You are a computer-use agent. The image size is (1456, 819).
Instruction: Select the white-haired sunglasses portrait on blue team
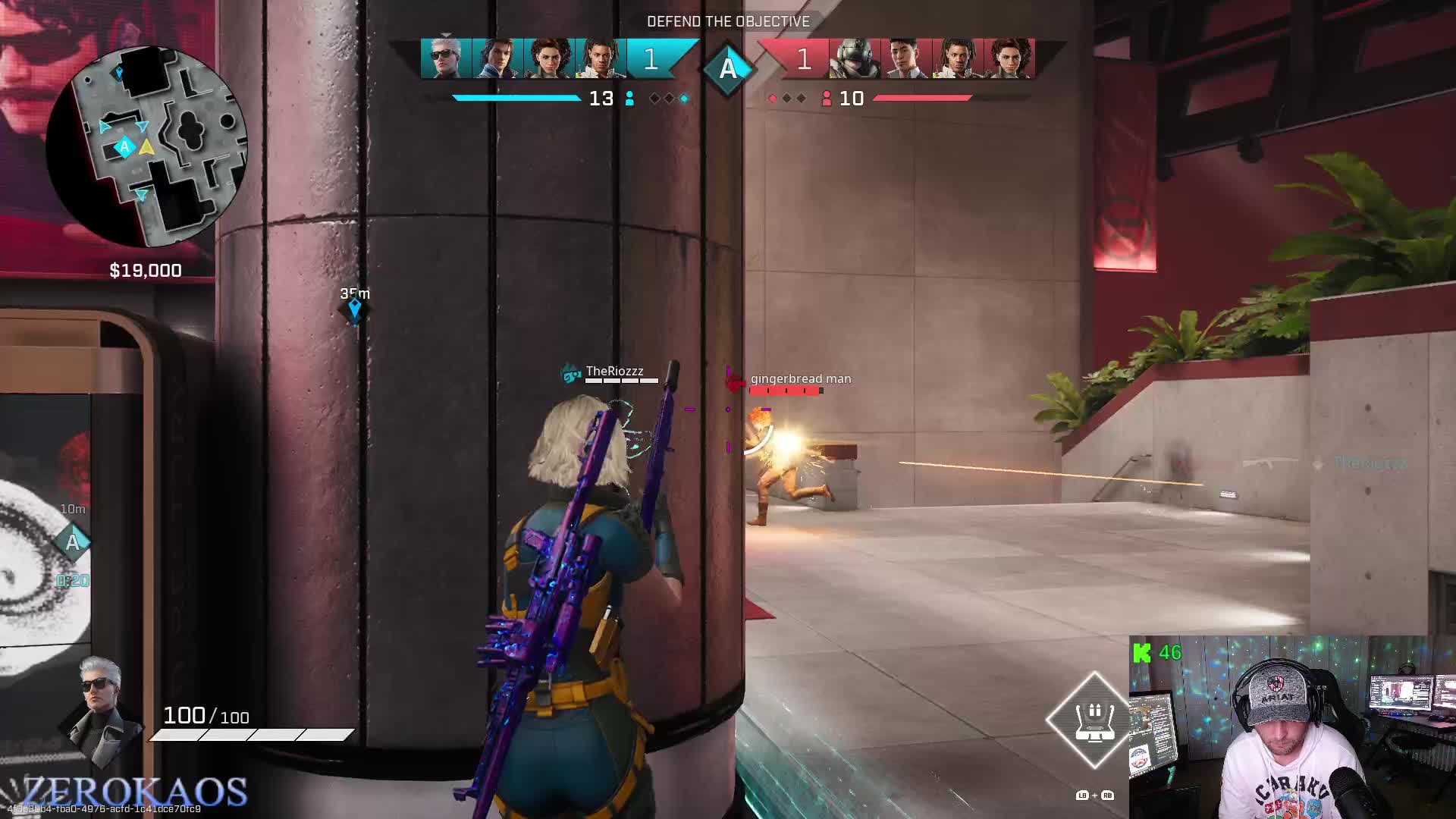pyautogui.click(x=446, y=58)
